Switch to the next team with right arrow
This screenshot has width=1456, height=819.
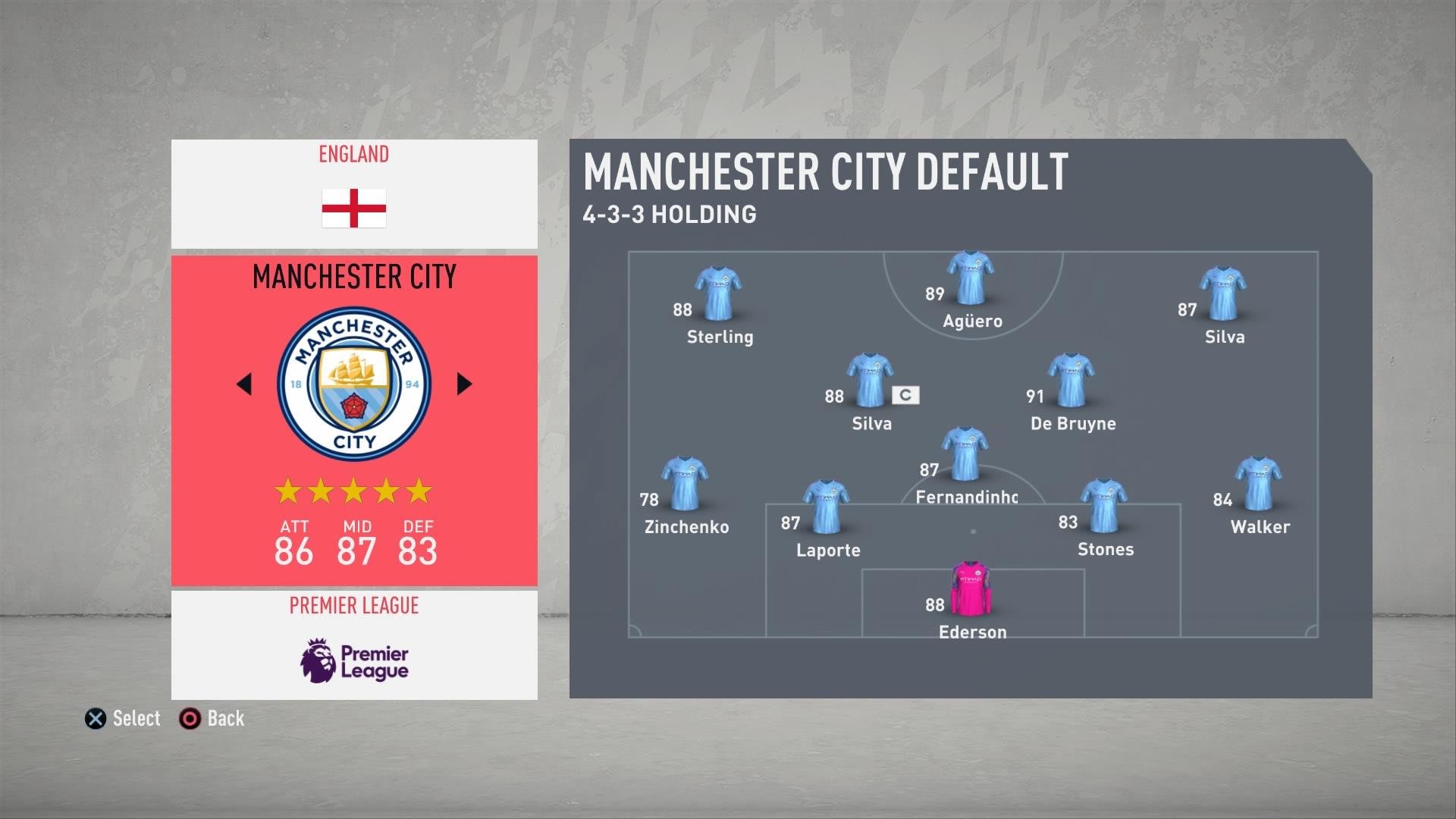coord(464,384)
